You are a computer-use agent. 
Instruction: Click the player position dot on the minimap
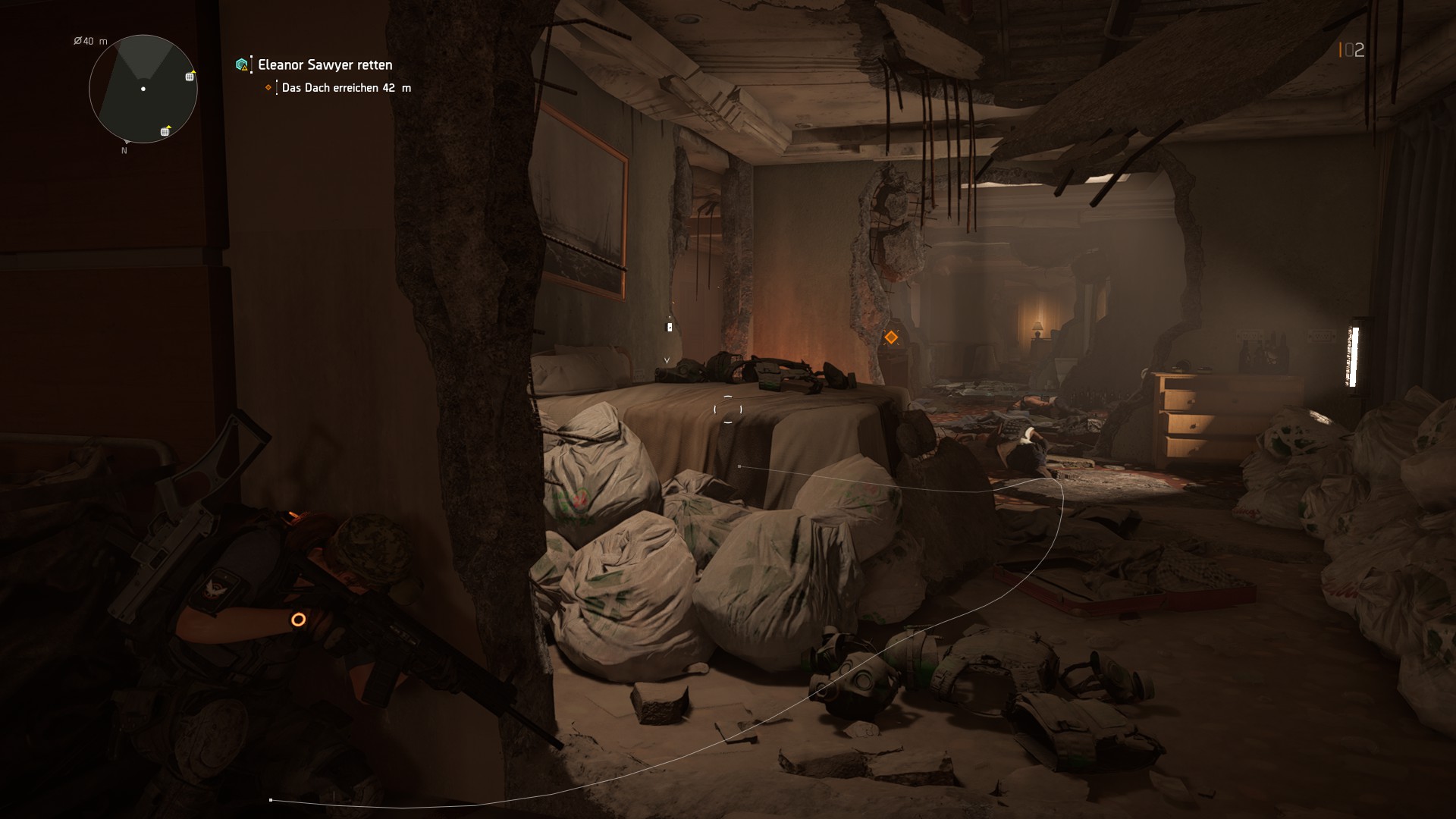(143, 88)
